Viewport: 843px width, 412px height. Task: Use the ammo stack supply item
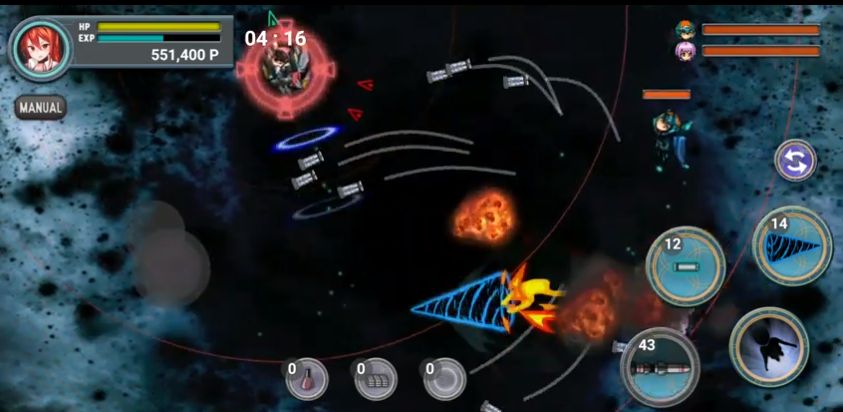(376, 379)
